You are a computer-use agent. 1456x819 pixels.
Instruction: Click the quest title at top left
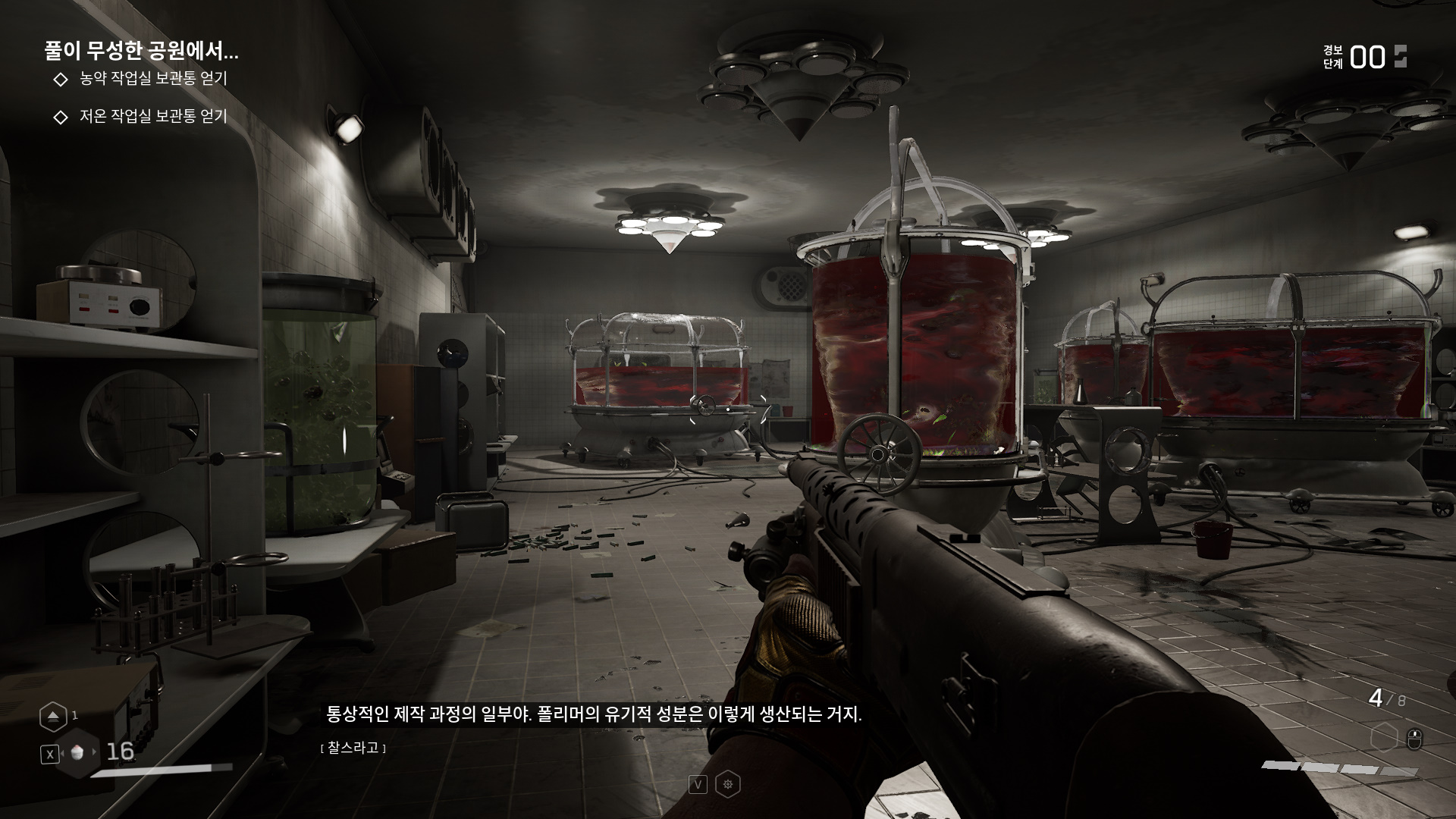[x=141, y=52]
